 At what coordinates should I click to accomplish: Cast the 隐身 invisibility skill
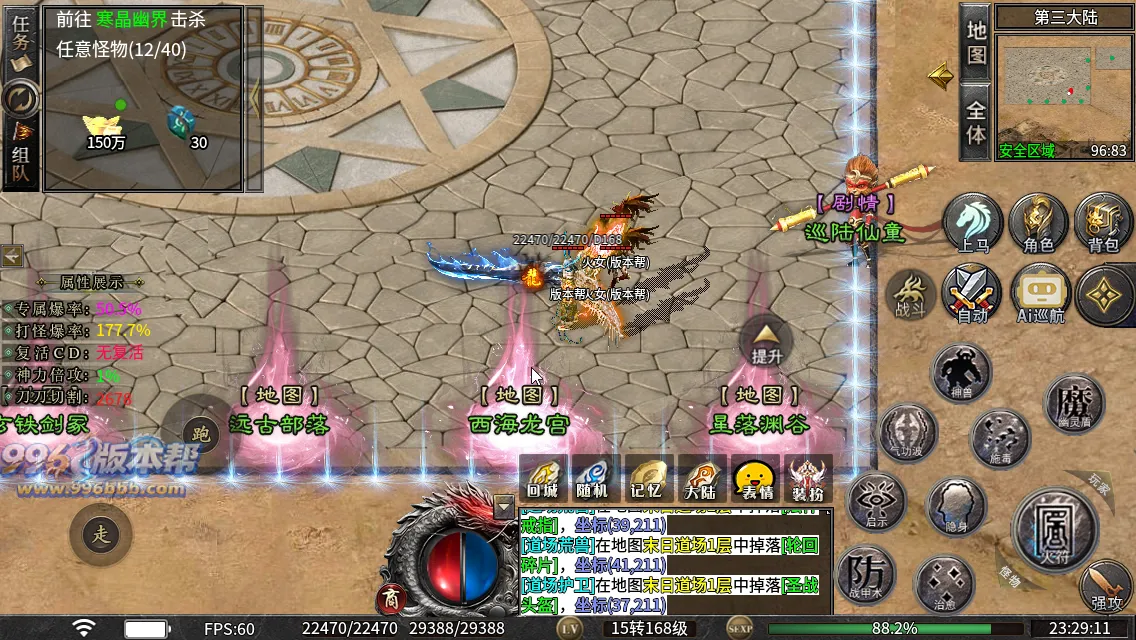957,508
